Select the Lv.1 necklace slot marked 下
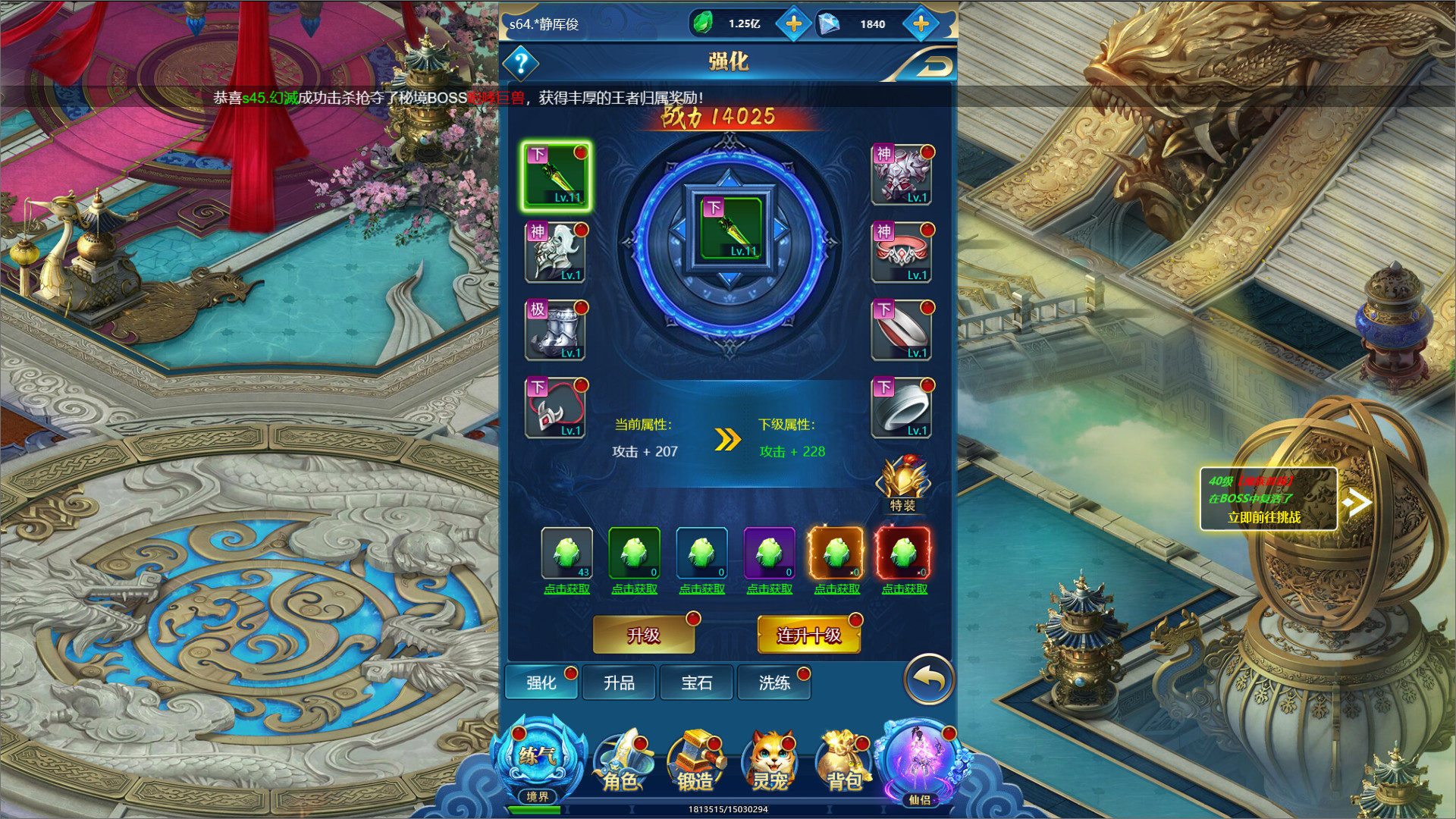 pyautogui.click(x=556, y=408)
